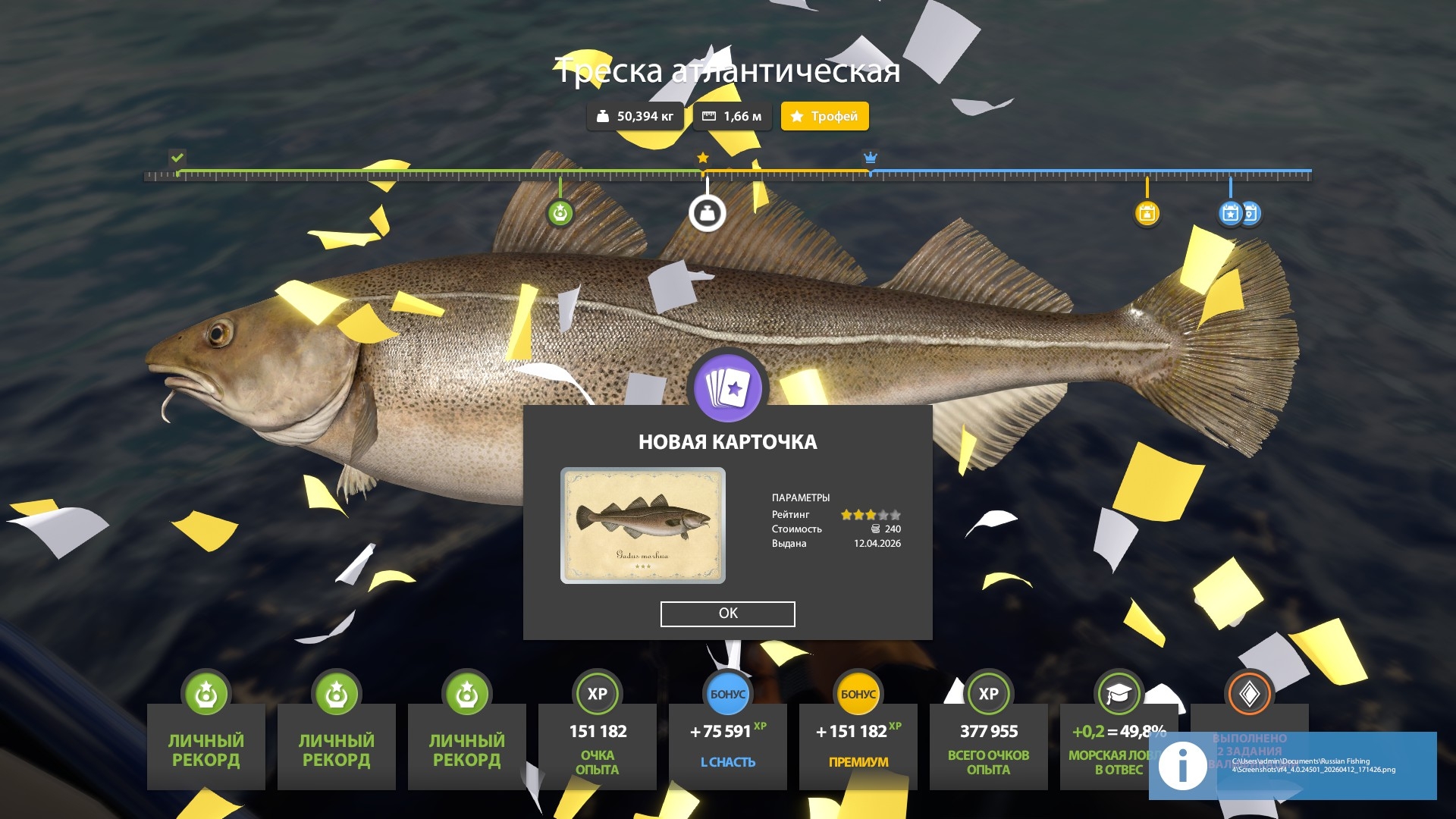The image size is (1456, 819).
Task: Open the blue info screenshot notification
Action: pos(1291,764)
